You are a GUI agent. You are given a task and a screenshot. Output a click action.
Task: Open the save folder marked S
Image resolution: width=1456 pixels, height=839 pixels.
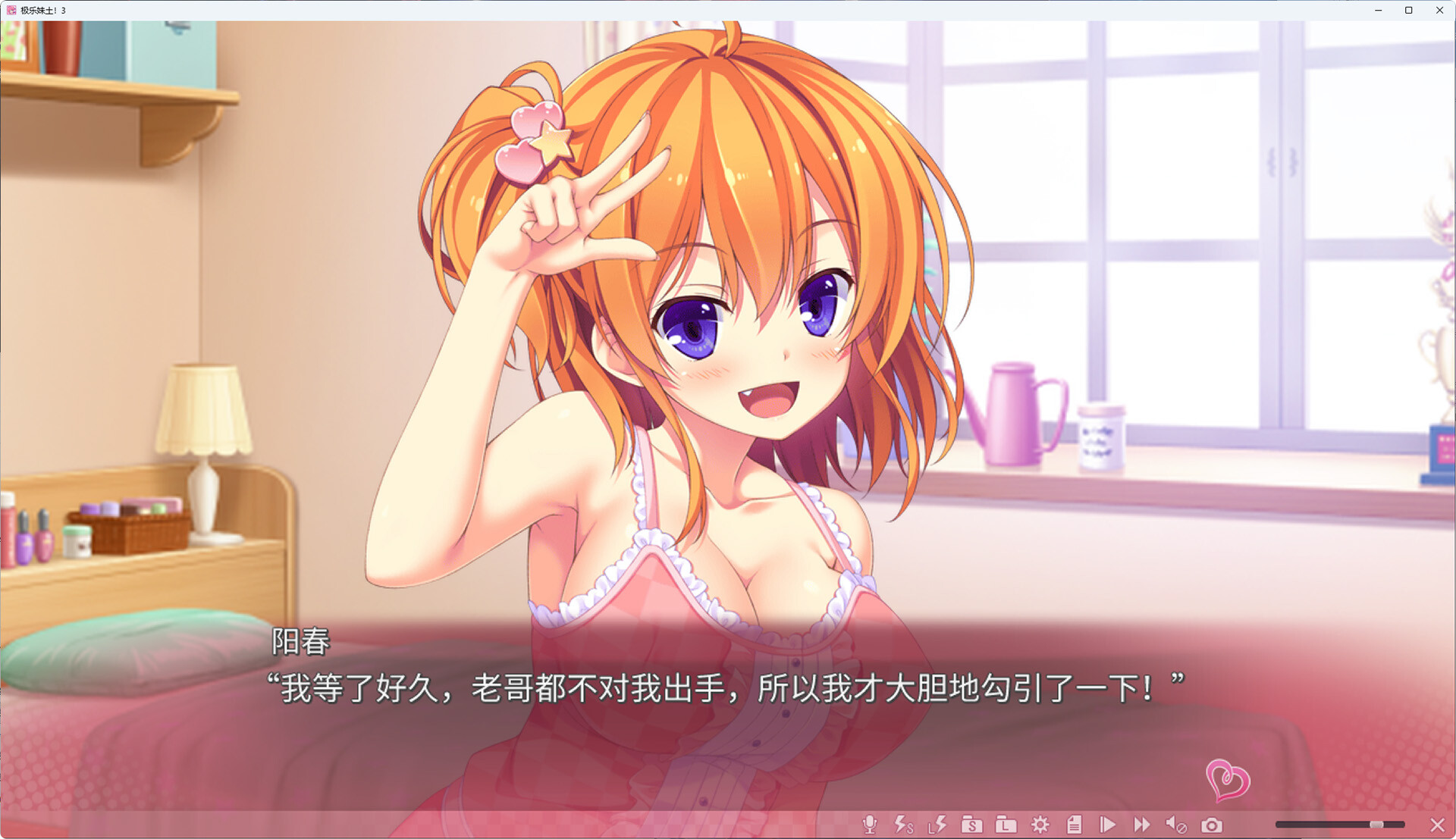(971, 825)
